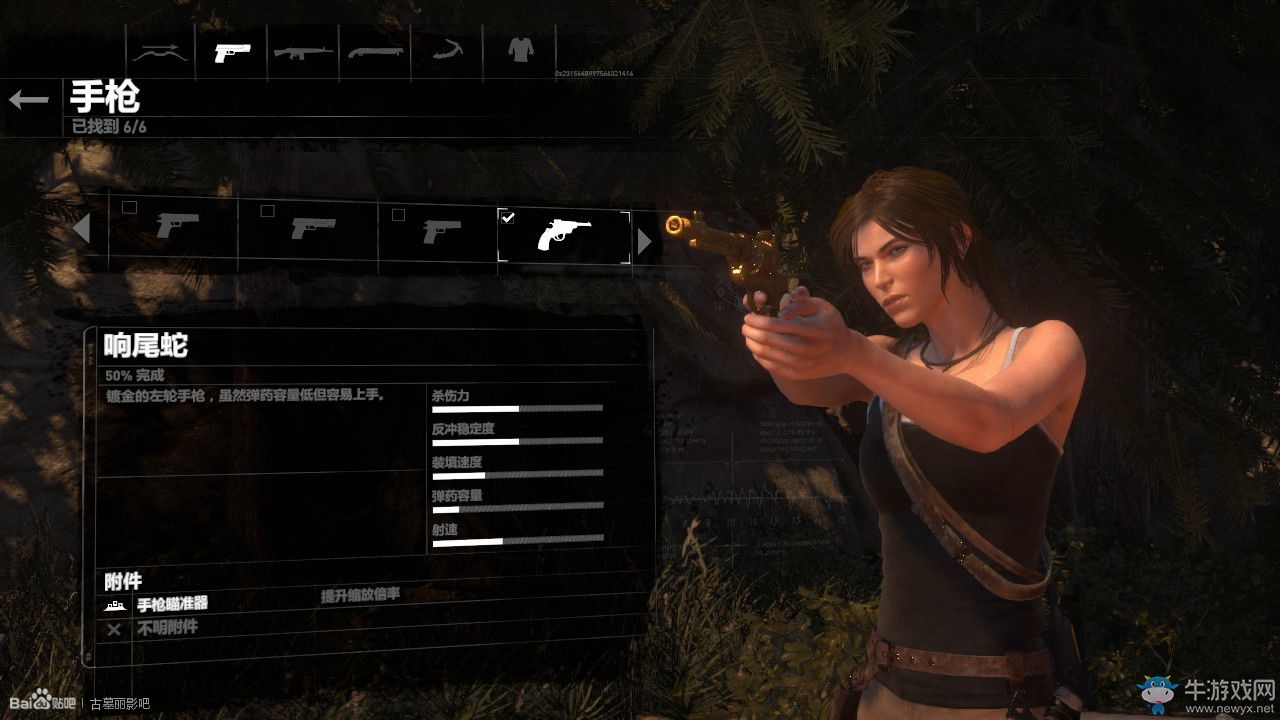Viewport: 1280px width, 720px height.
Task: Show next pistols with right triangle arrow
Action: pyautogui.click(x=644, y=241)
